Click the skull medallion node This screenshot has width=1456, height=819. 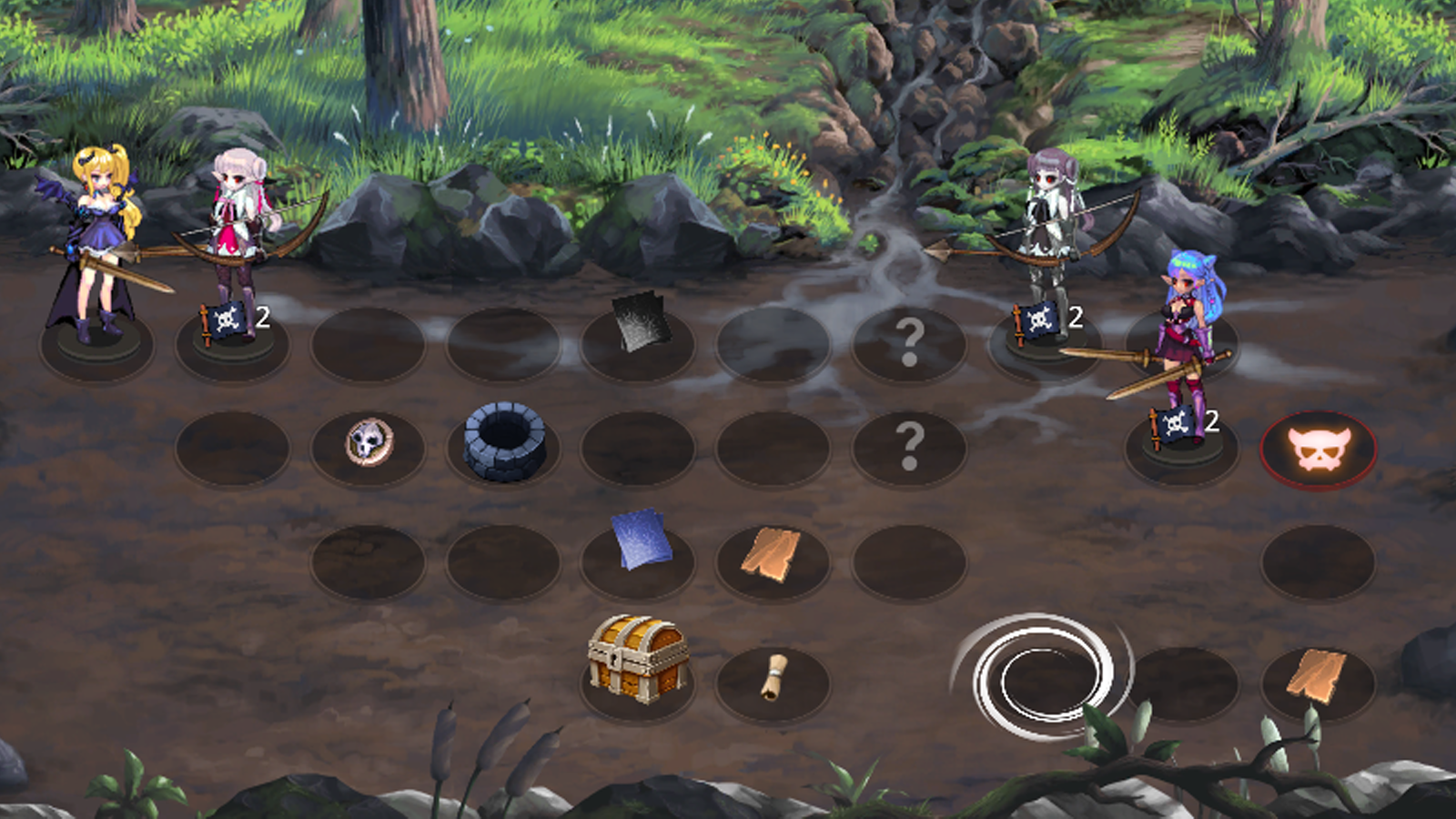(x=371, y=440)
